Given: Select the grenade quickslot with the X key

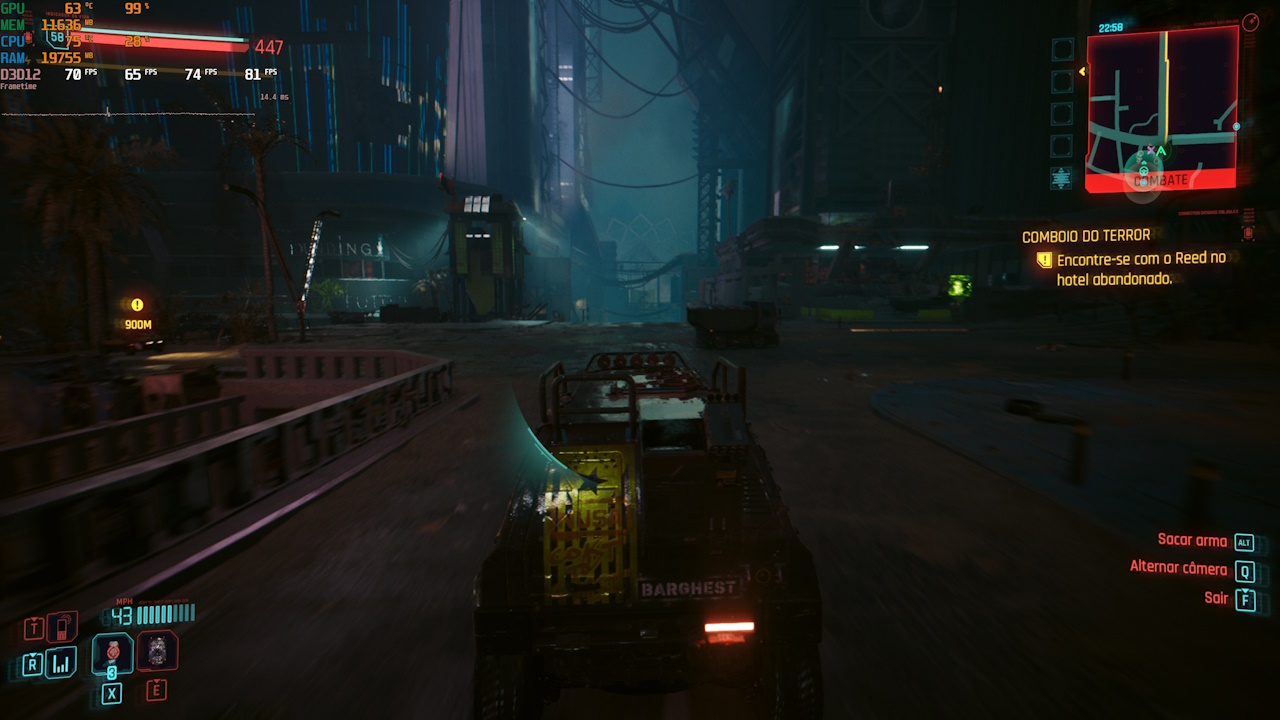Looking at the screenshot, I should click(x=112, y=692).
